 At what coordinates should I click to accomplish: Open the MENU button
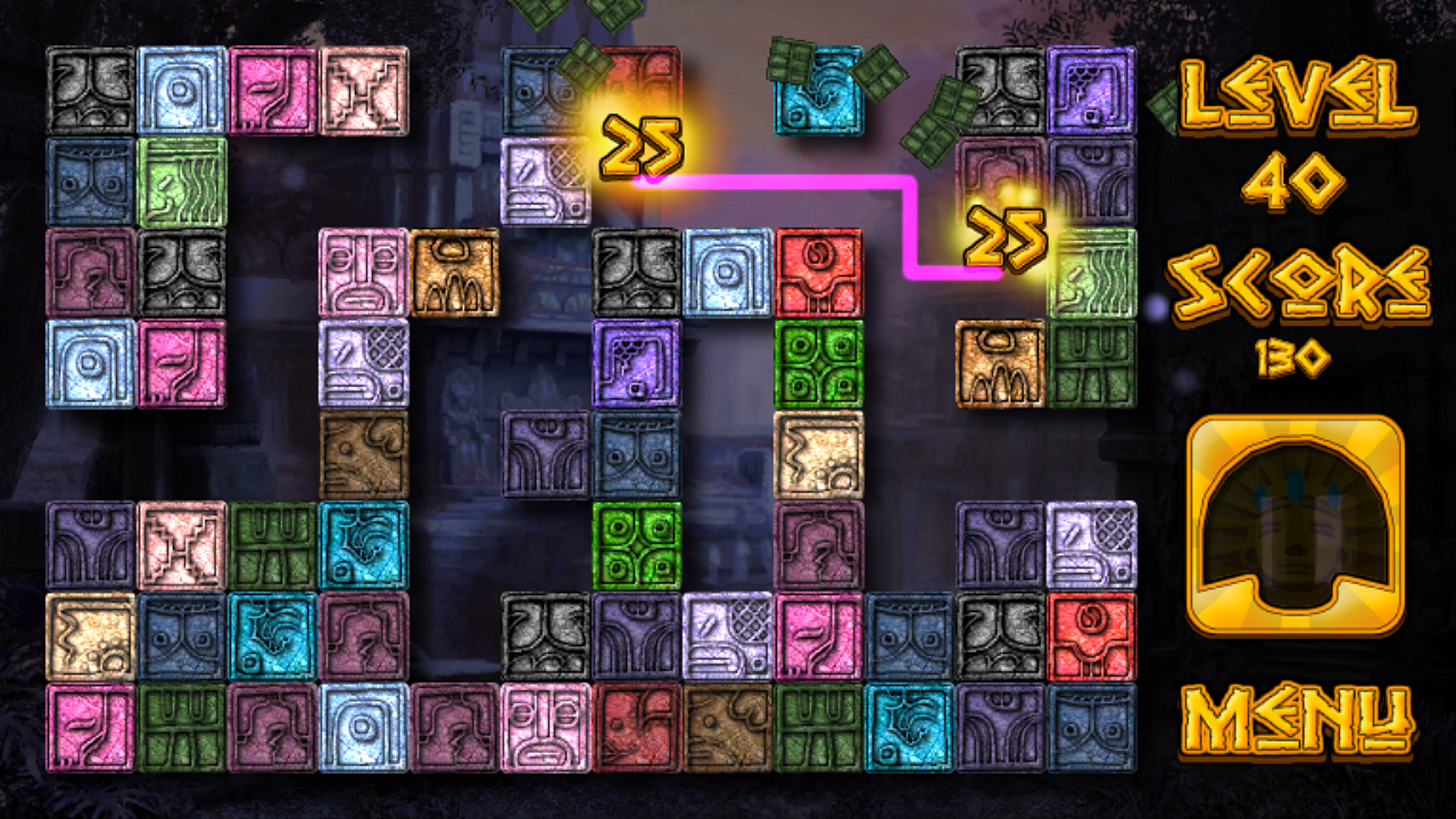pos(1298,721)
